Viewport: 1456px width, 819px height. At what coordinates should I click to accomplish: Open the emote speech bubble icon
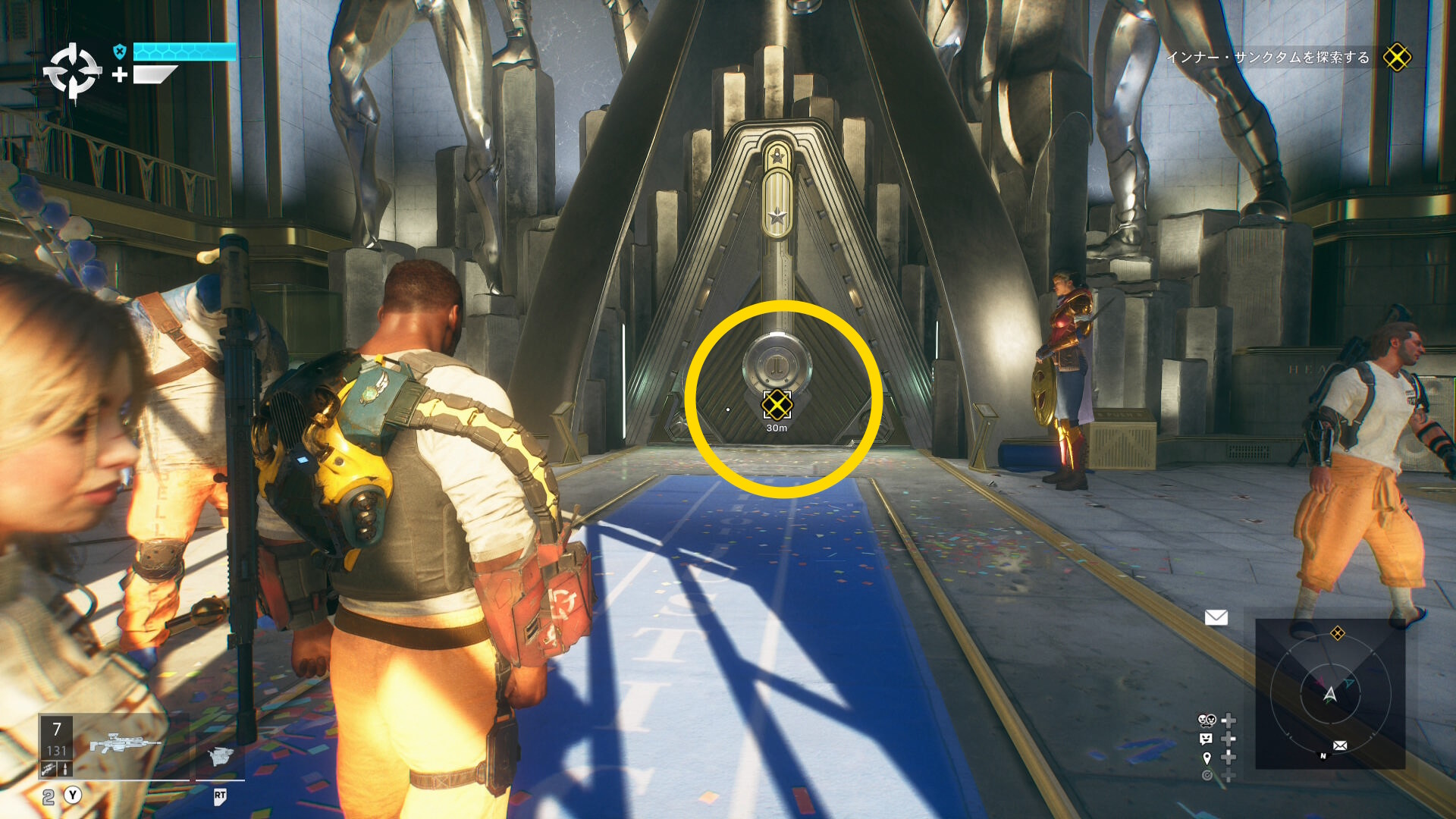[1207, 739]
